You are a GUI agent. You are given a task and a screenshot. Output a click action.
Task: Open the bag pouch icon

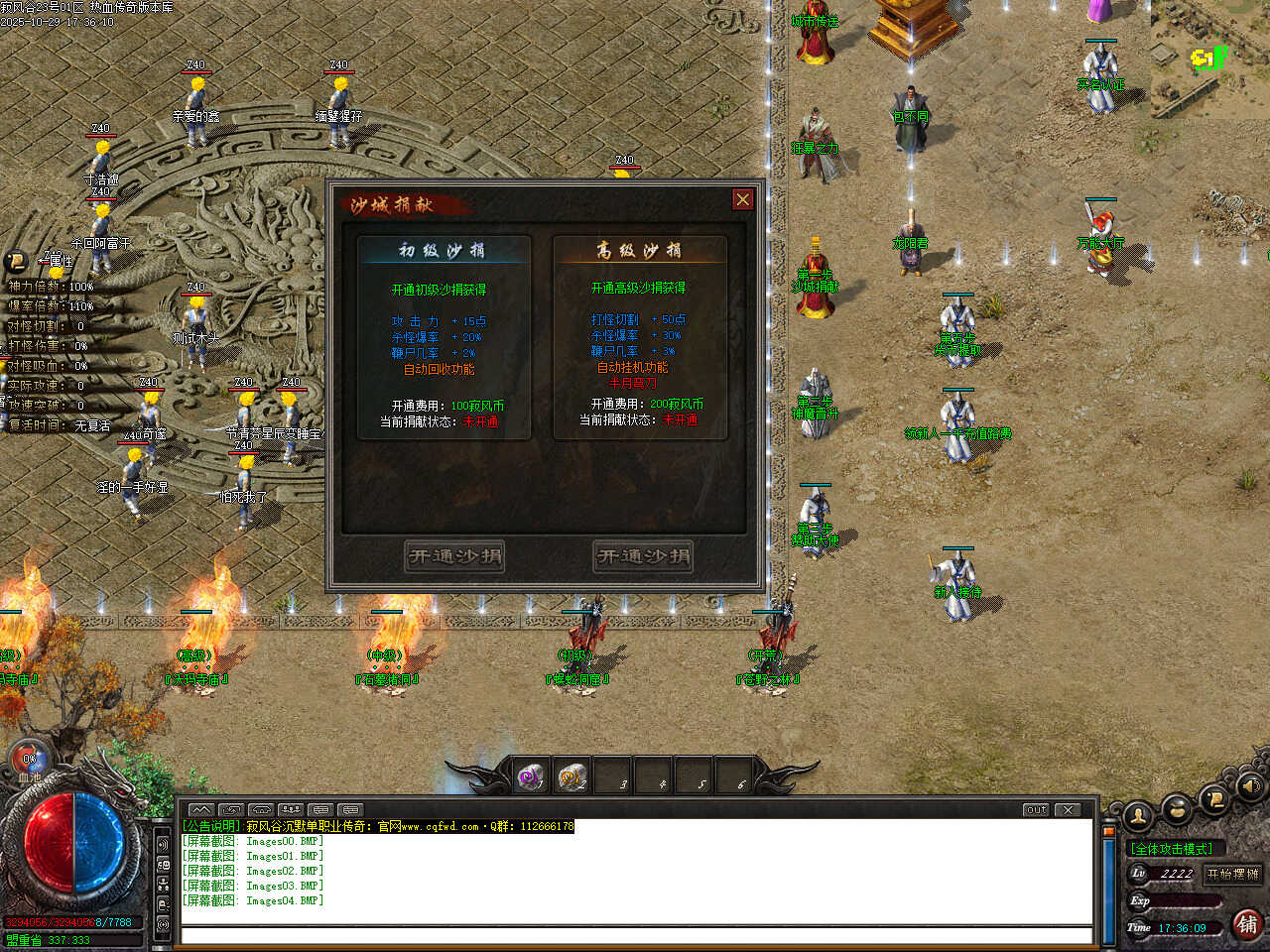click(x=1177, y=809)
